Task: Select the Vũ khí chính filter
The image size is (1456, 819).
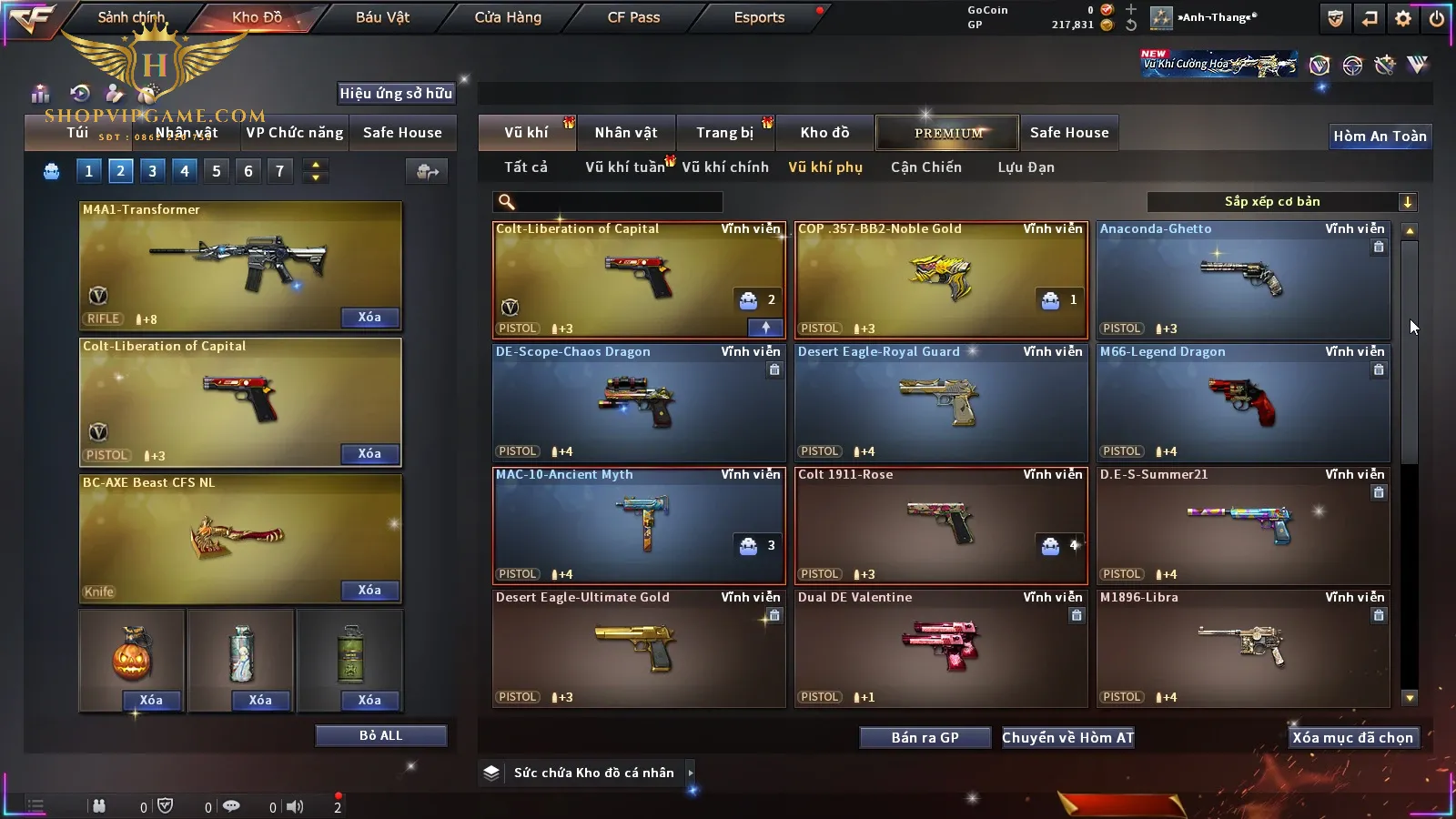Action: click(x=725, y=167)
